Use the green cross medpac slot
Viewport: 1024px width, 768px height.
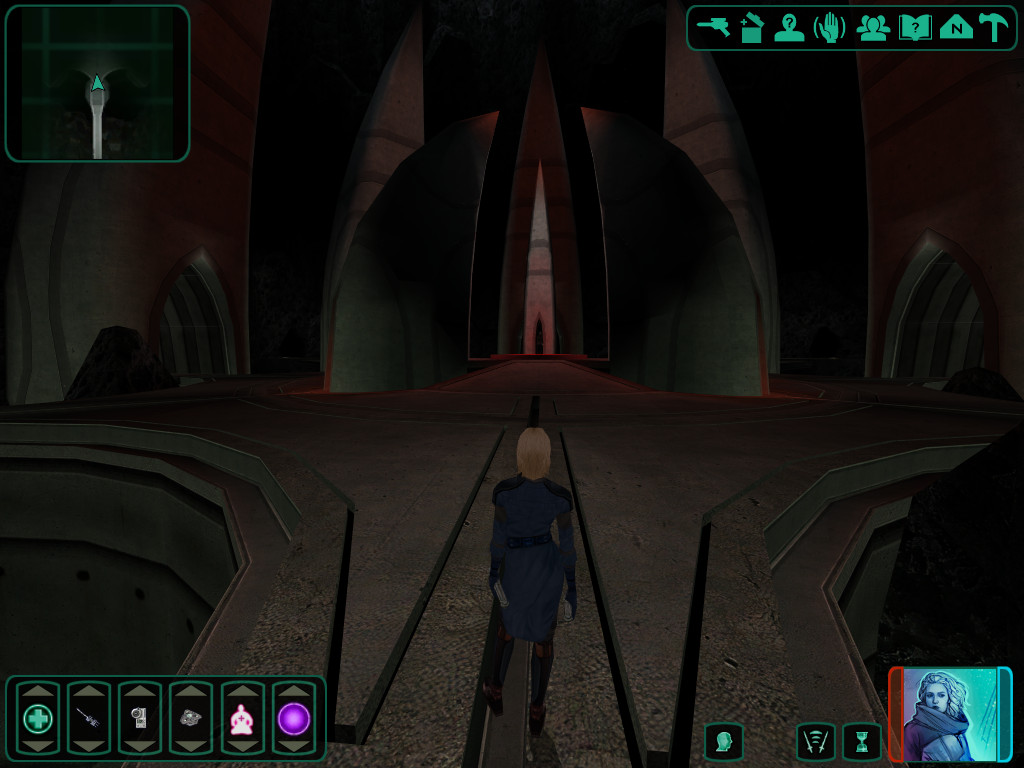coord(38,718)
